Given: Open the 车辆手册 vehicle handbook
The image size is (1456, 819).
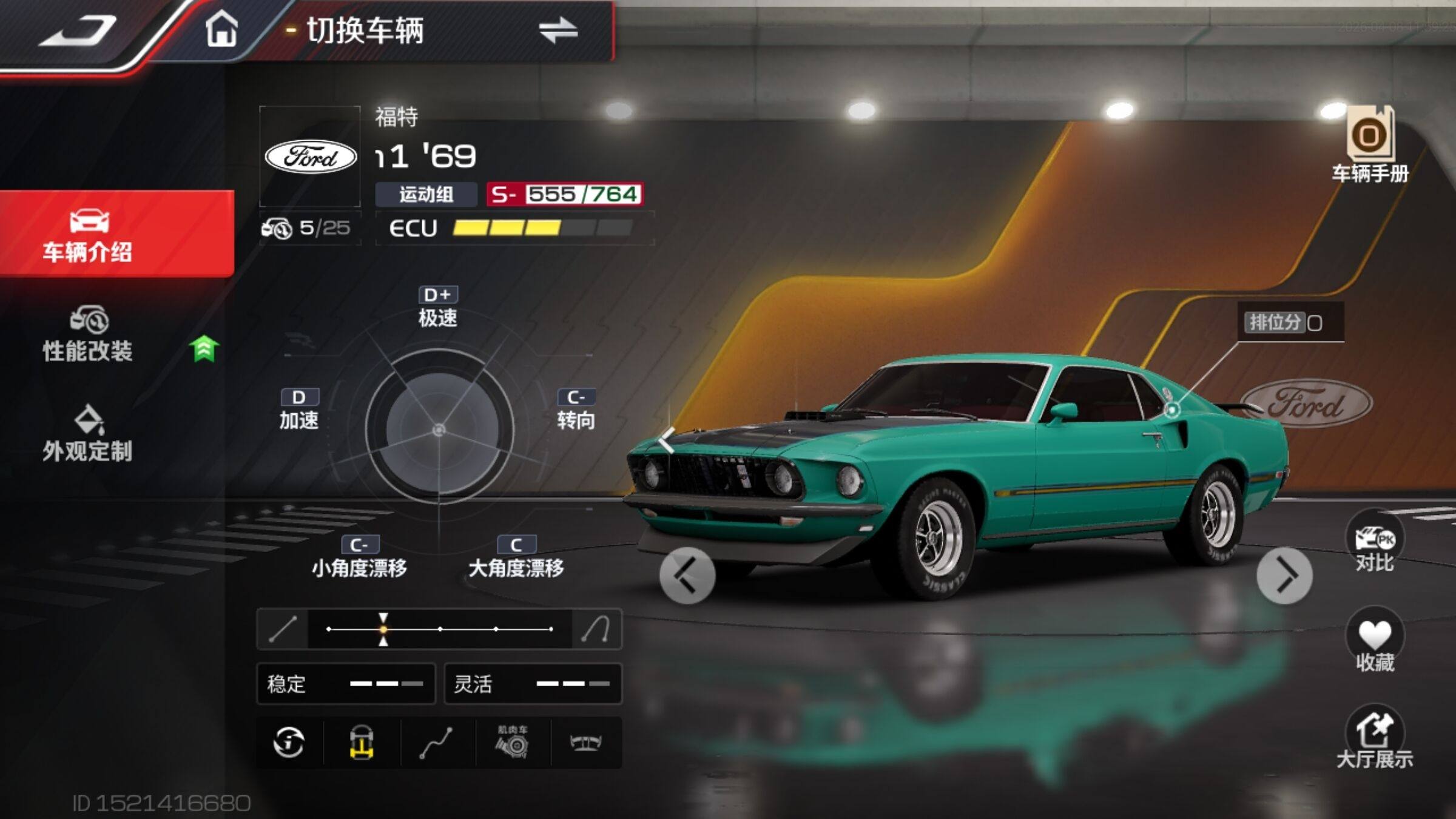Looking at the screenshot, I should click(1370, 146).
